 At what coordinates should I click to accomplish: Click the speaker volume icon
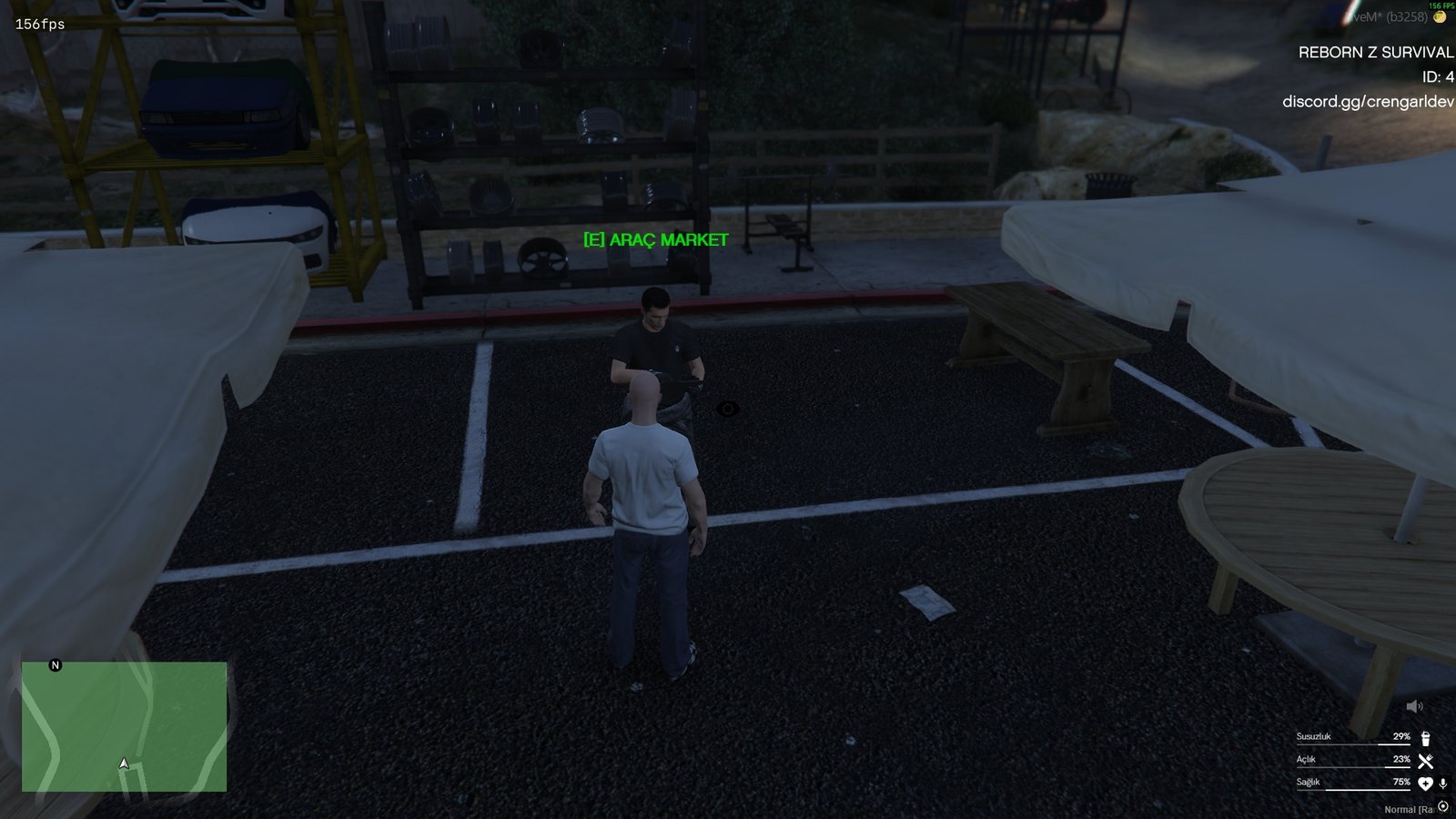point(1414,707)
